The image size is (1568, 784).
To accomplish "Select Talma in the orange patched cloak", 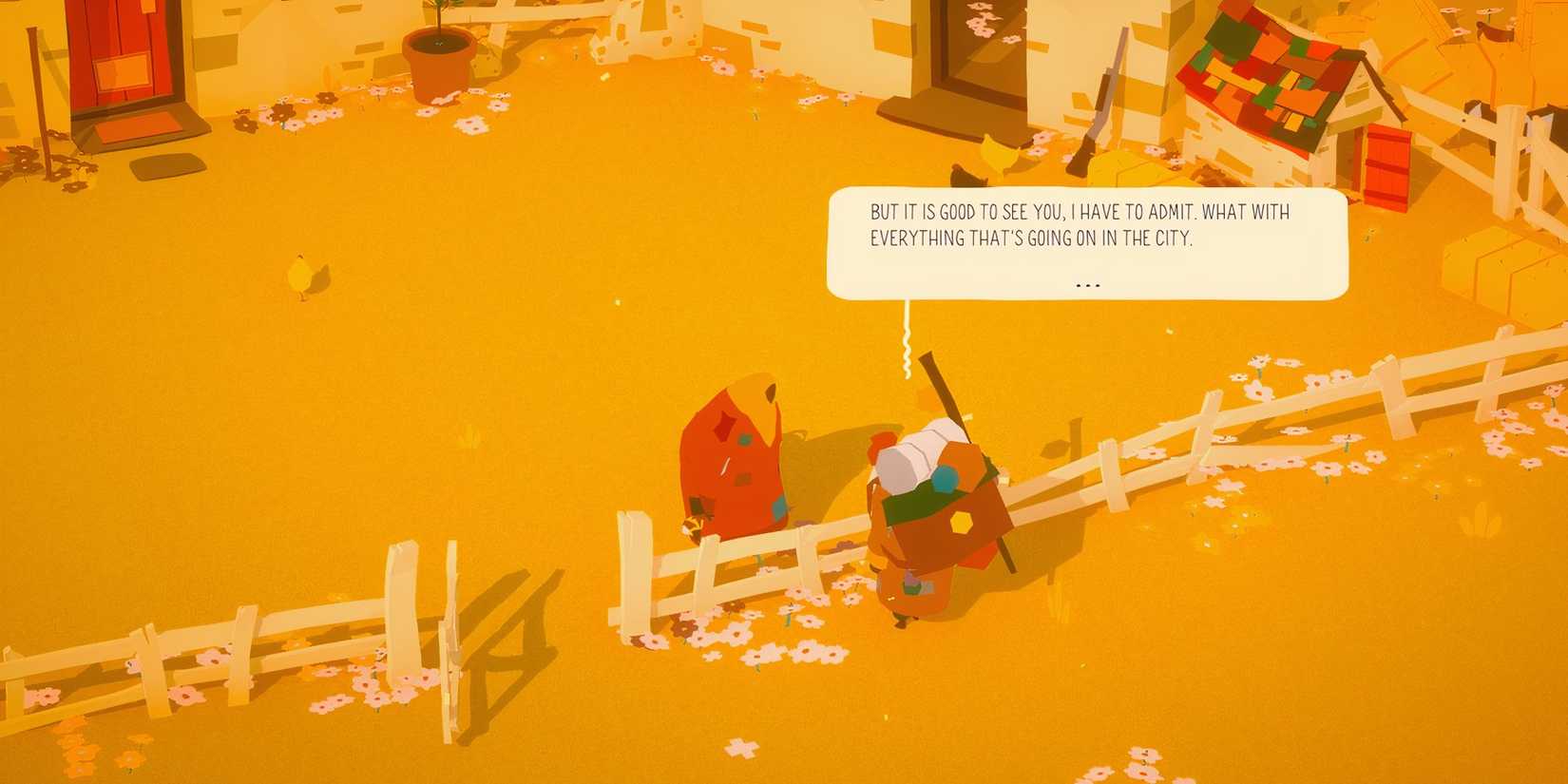I will [736, 456].
